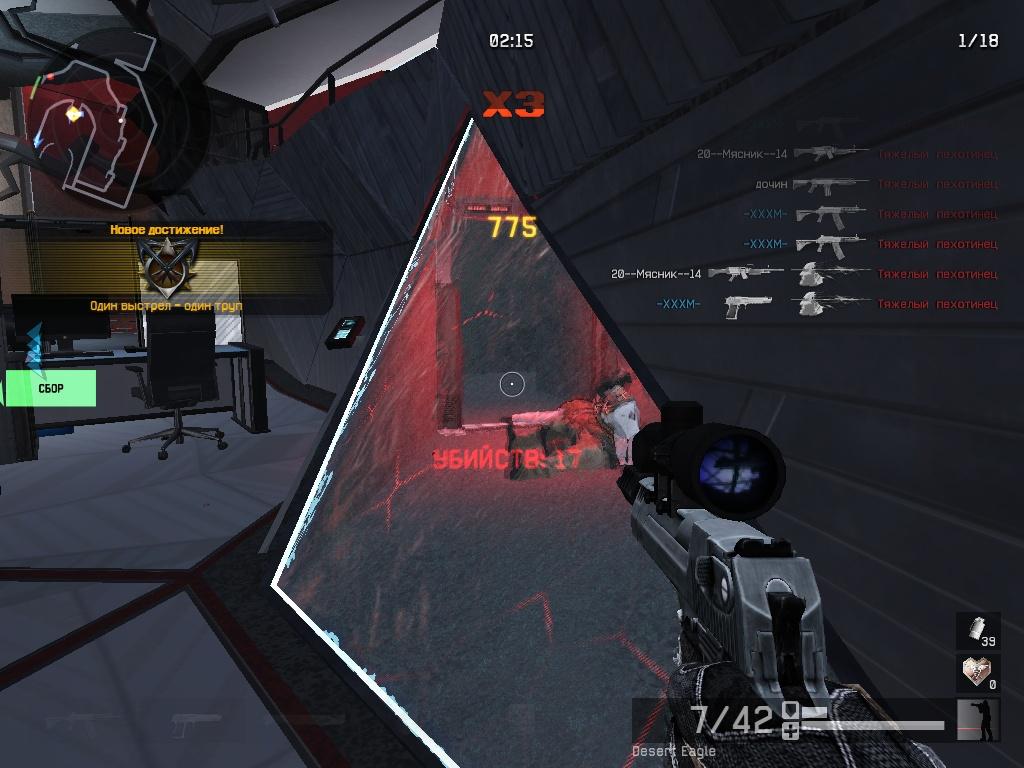Select the green СБОР marker
The height and width of the screenshot is (768, 1024).
click(52, 388)
